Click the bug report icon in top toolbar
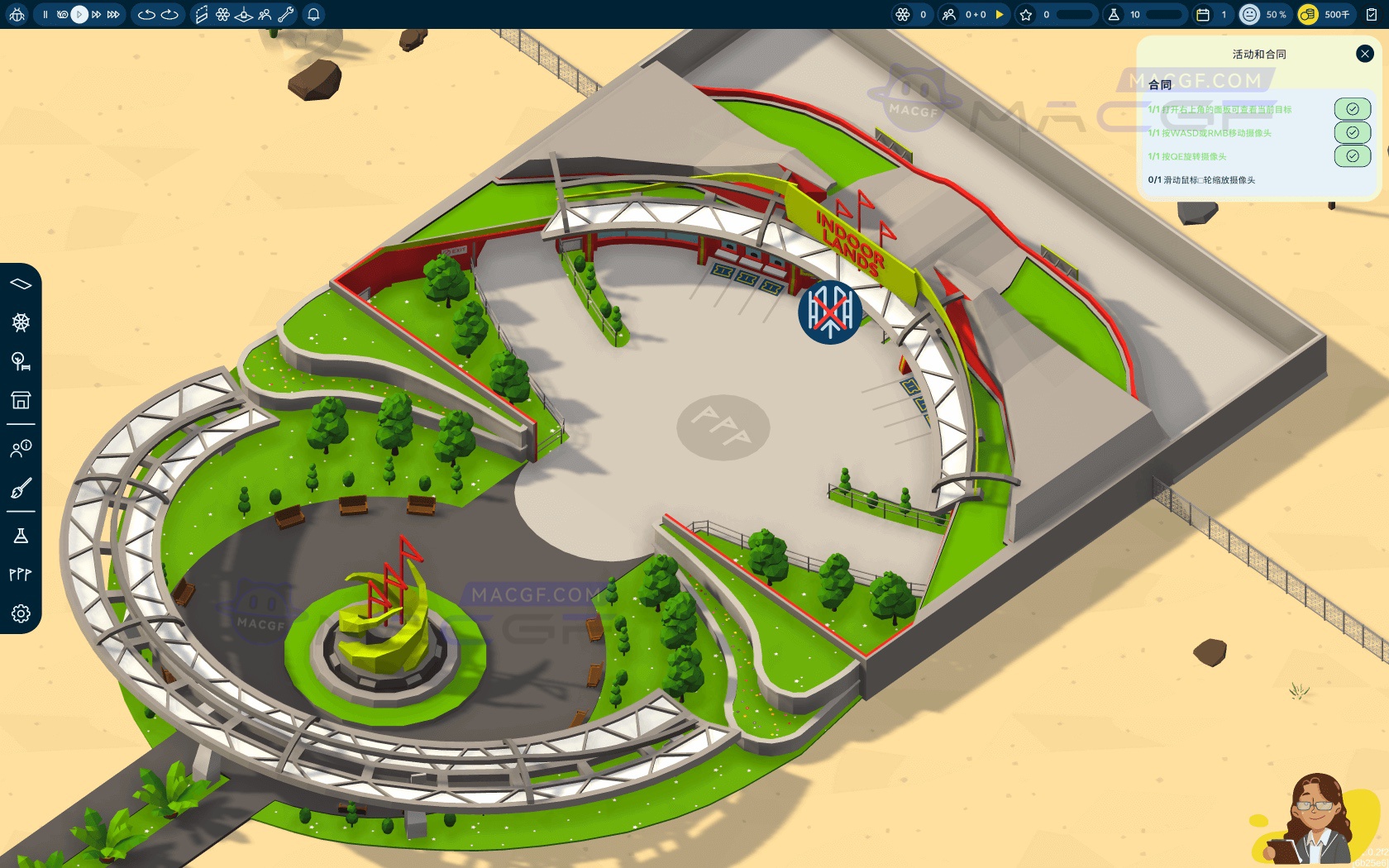Viewport: 1389px width, 868px height. point(17,14)
